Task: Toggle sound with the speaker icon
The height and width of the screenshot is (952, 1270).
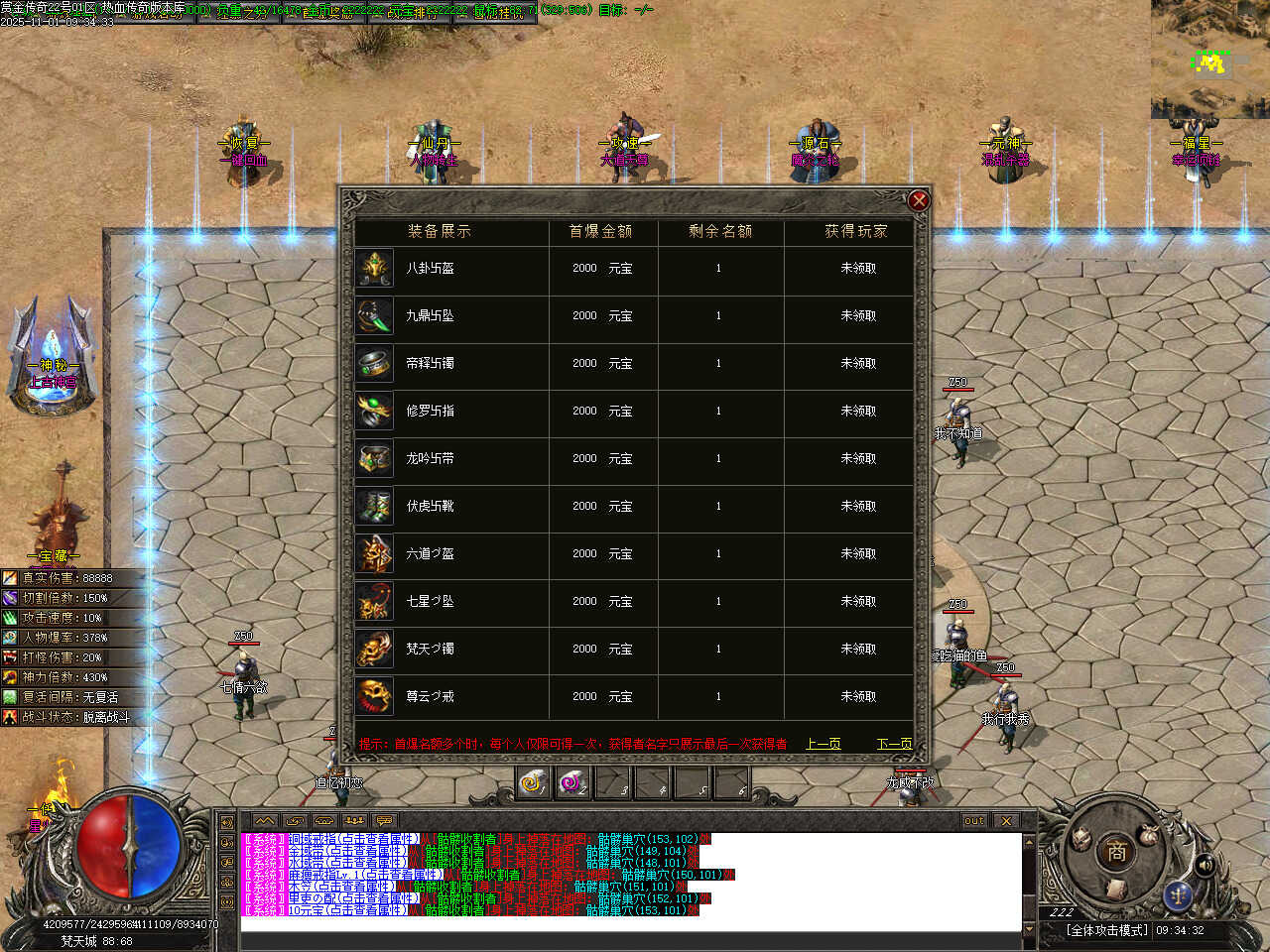Action: (1206, 865)
